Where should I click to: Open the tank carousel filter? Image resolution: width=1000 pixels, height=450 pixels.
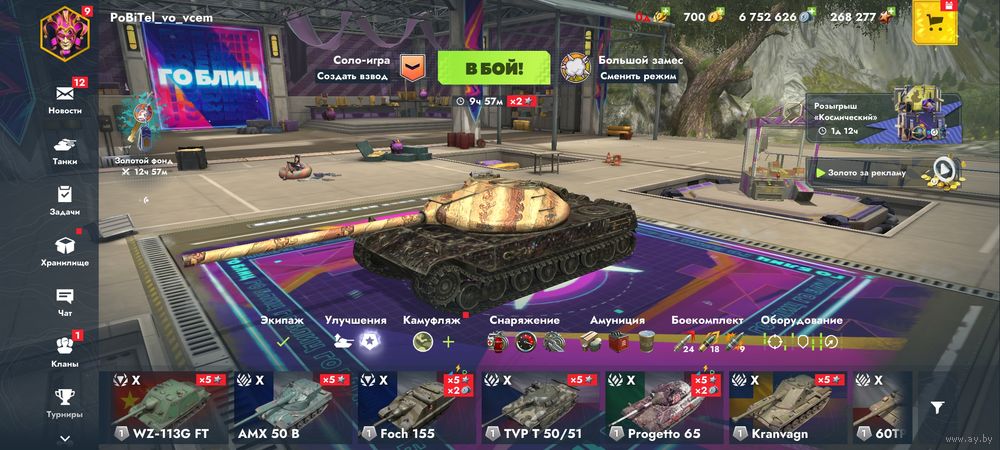937,407
